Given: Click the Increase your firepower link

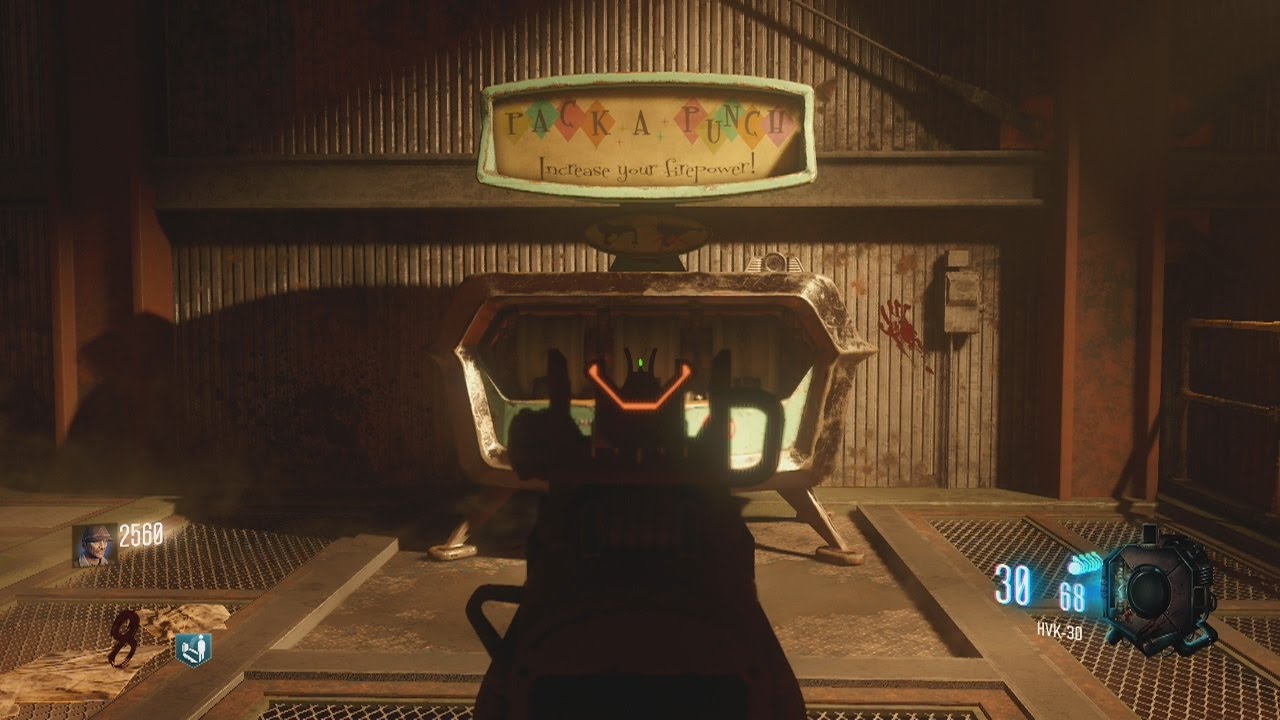Looking at the screenshot, I should tap(647, 168).
